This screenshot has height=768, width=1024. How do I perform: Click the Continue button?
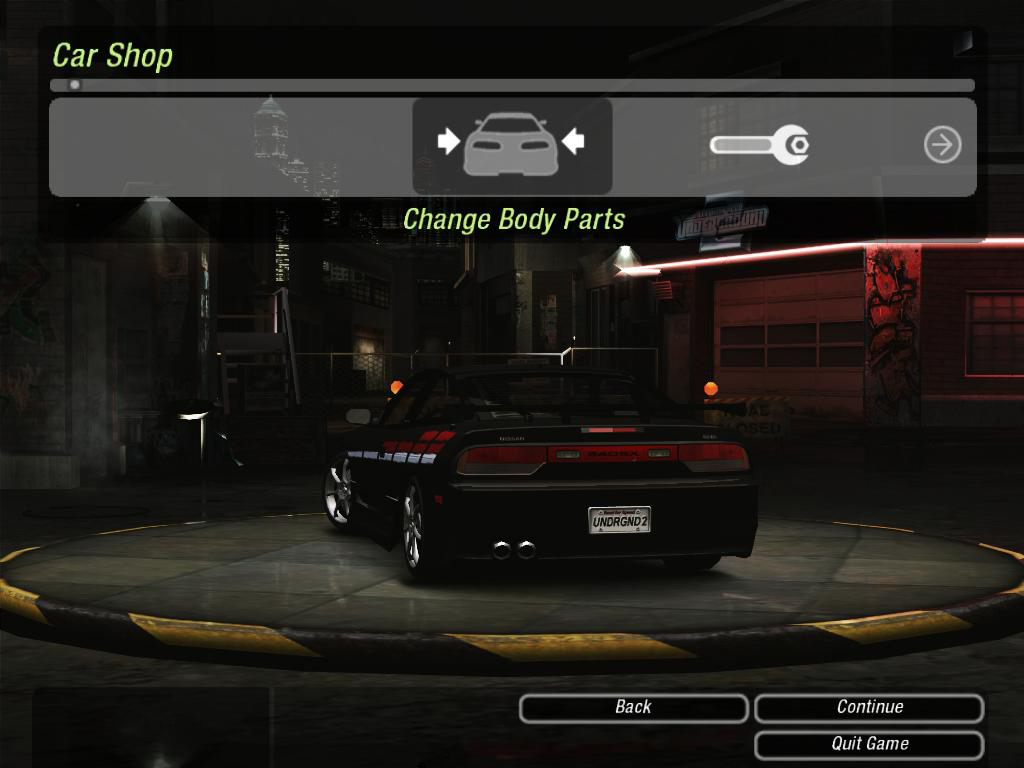(869, 708)
